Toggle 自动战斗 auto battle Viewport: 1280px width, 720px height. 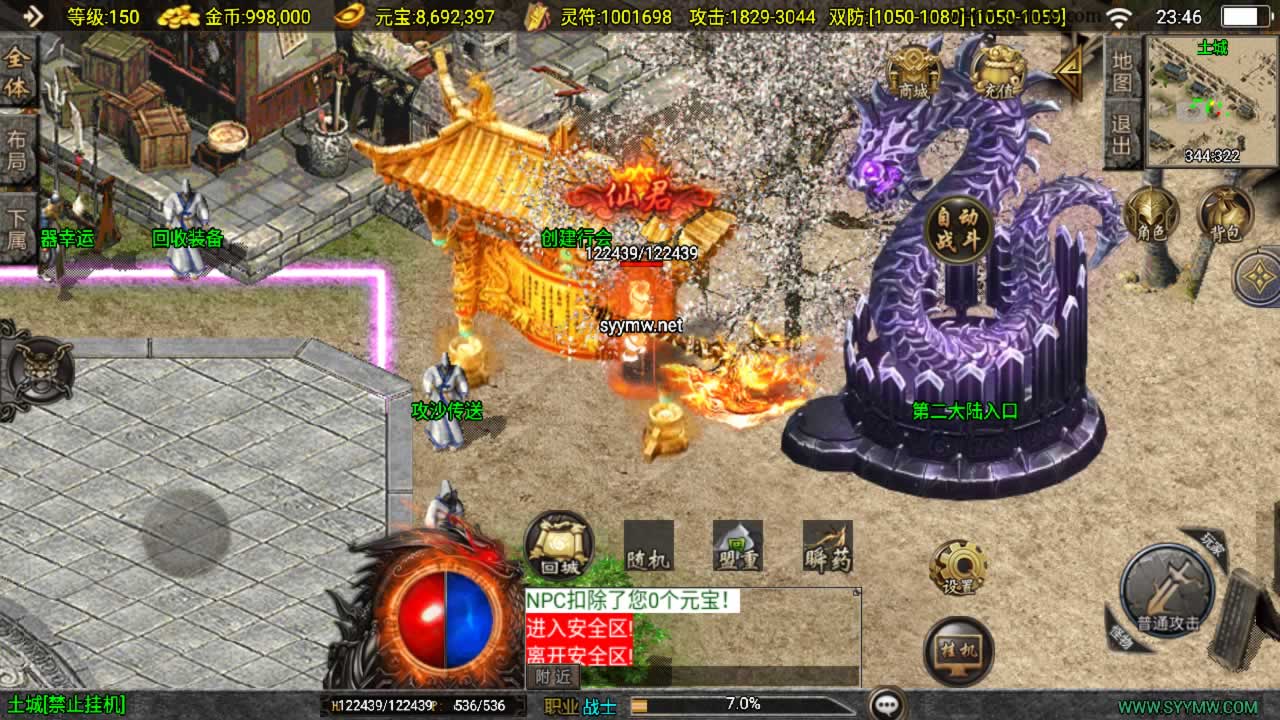[x=958, y=230]
